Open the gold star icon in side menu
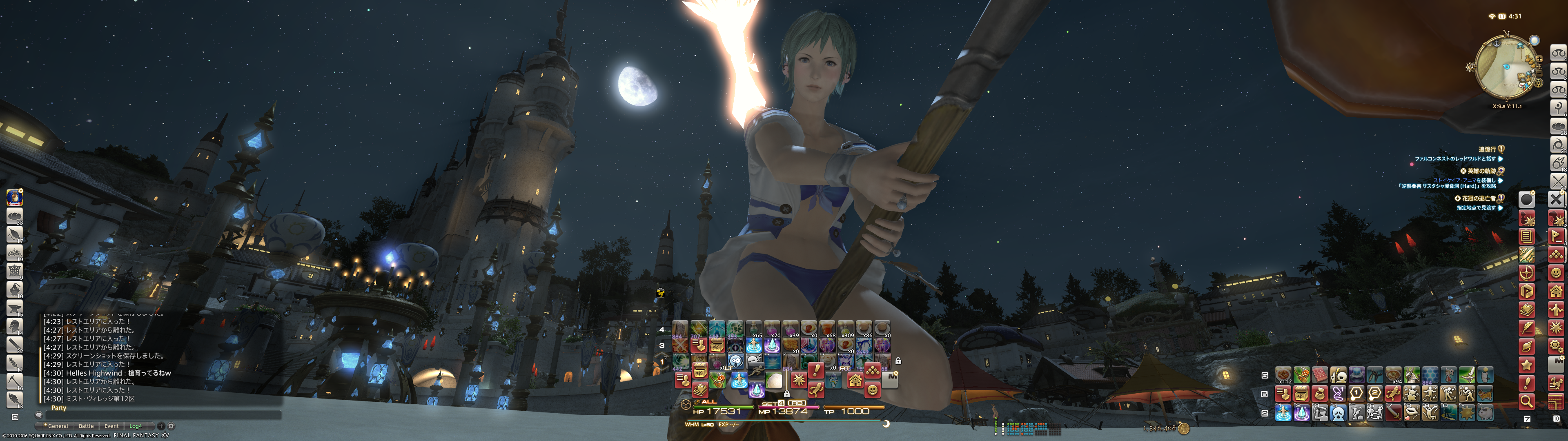The height and width of the screenshot is (441, 1568). (1526, 365)
